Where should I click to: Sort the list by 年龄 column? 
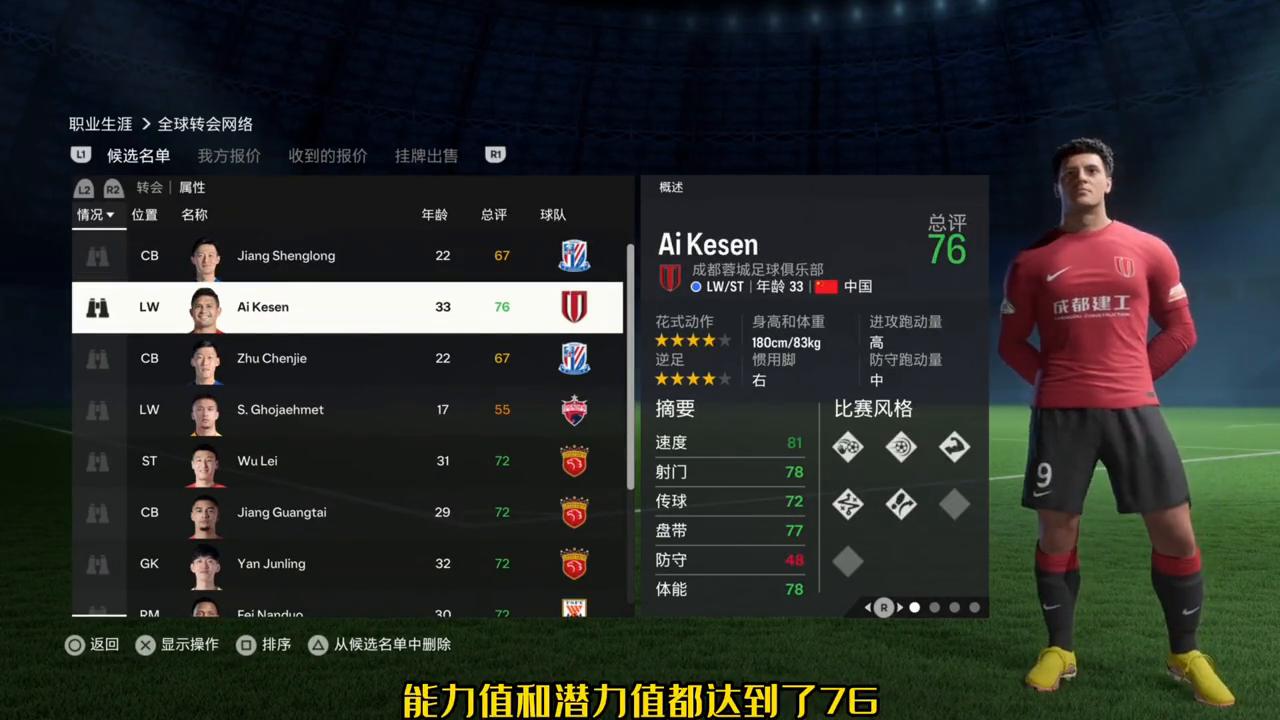(x=435, y=215)
